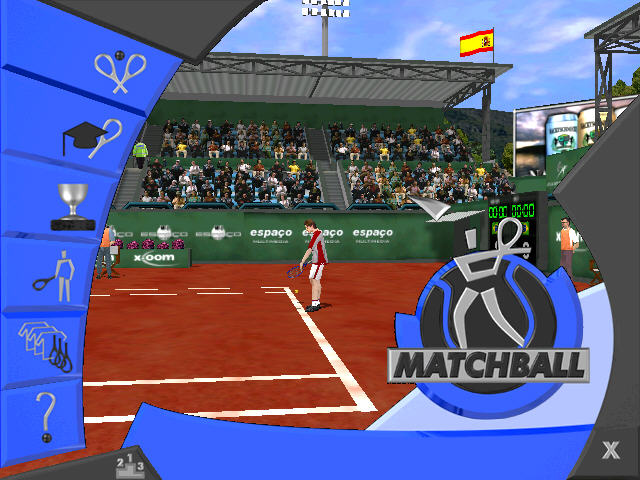Select the graduation cap training option

[x=92, y=137]
